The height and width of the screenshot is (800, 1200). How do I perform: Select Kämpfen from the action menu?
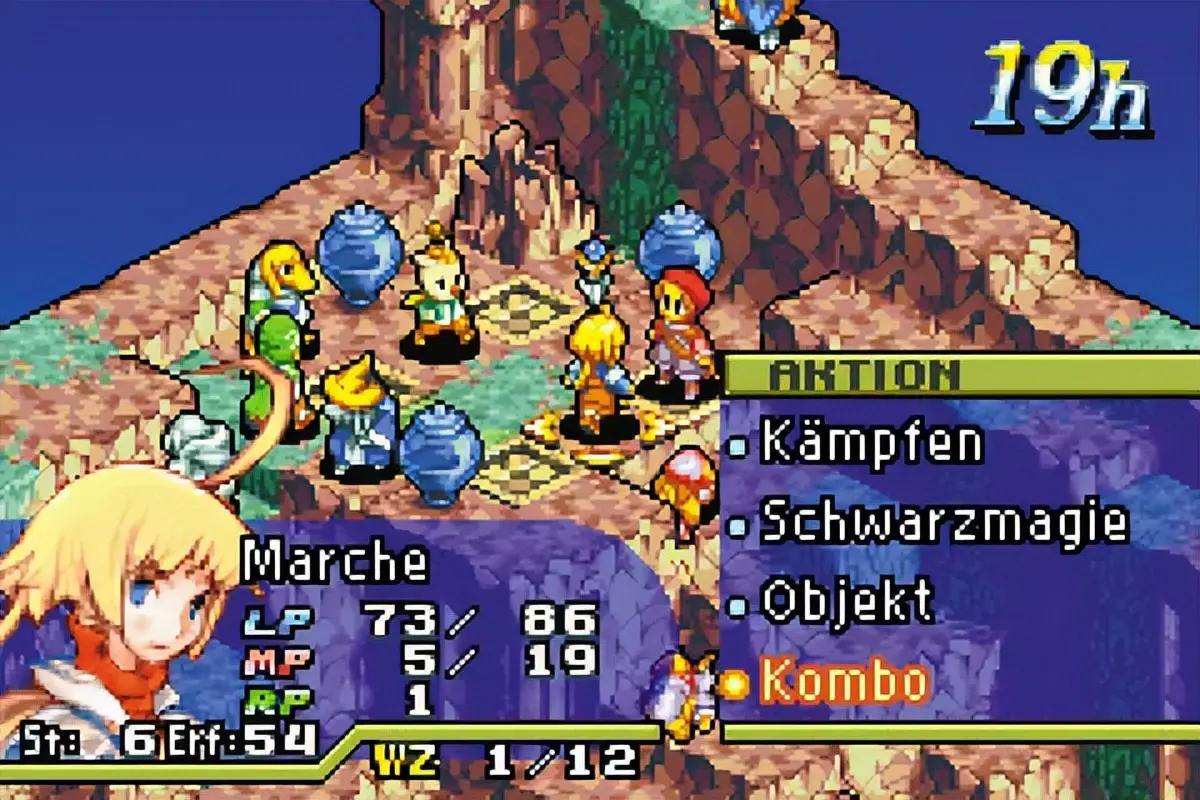871,443
